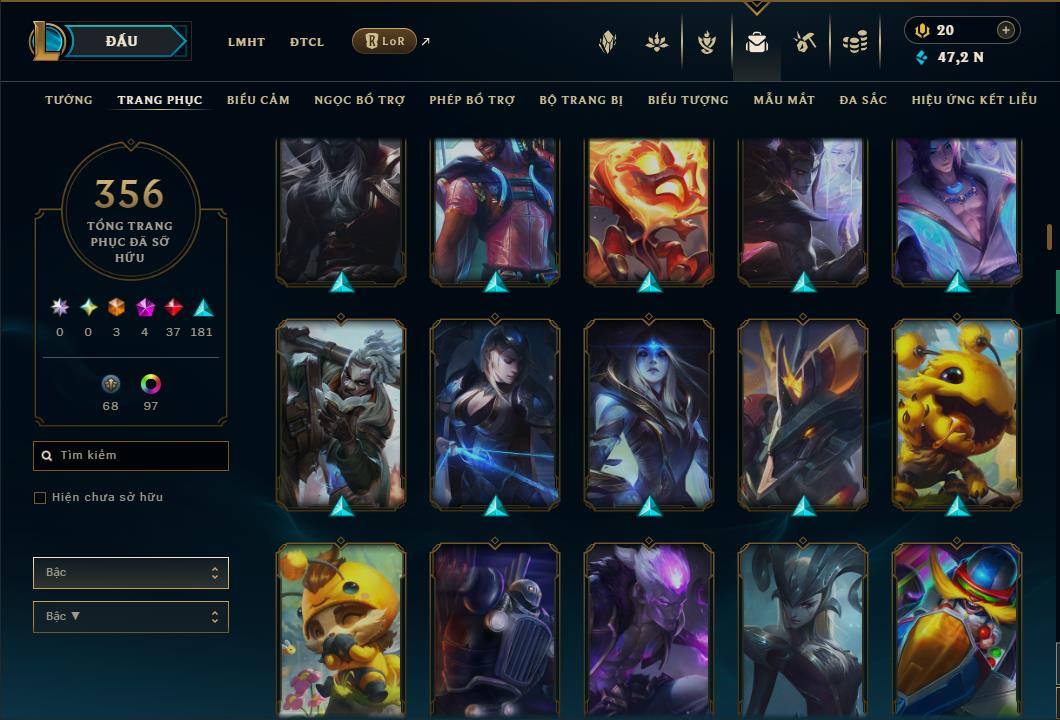Show the BIỂU TƯỢNG icons tab

[x=688, y=100]
